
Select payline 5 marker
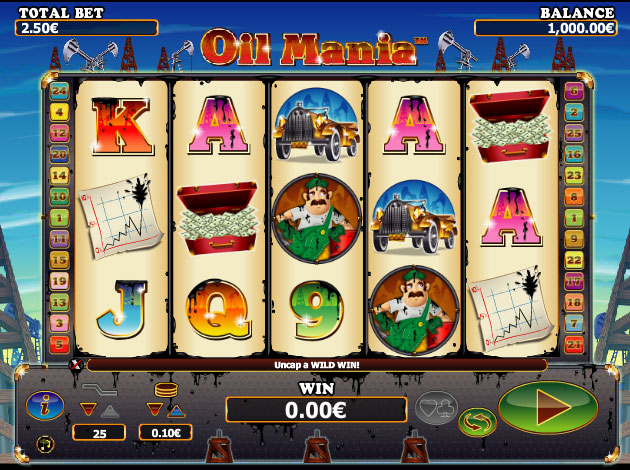tap(58, 345)
